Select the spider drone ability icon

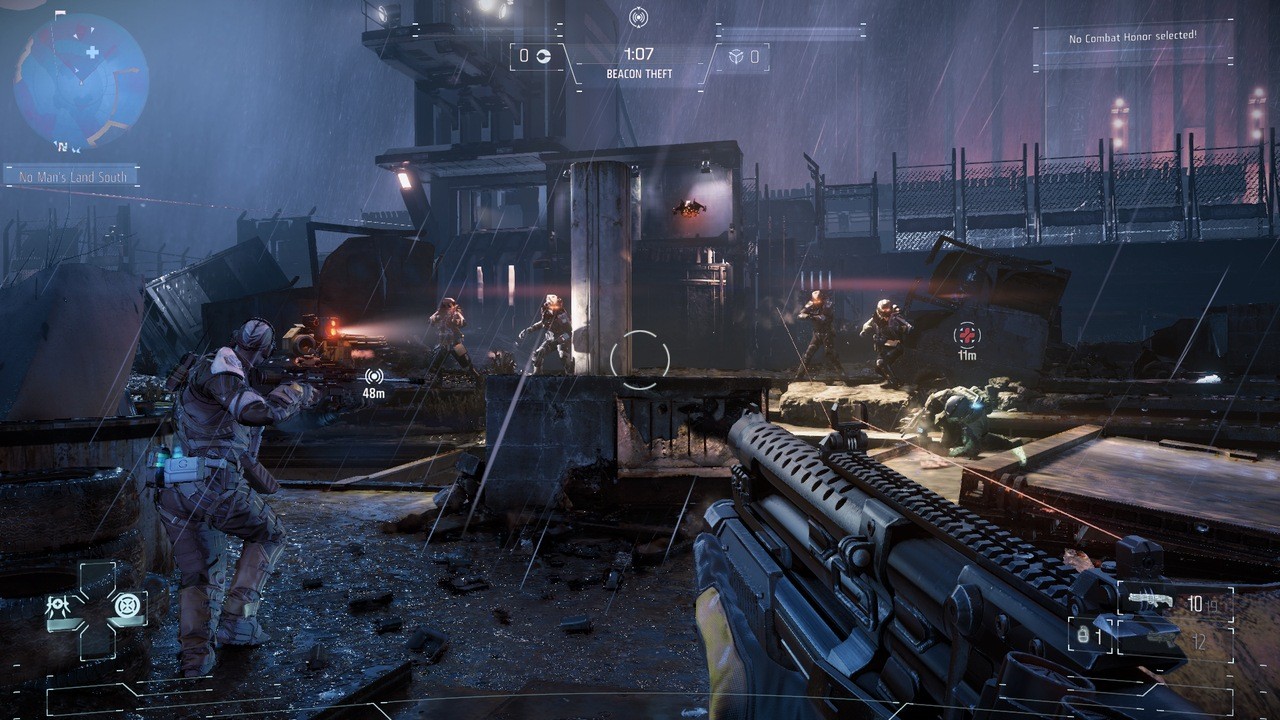58,604
